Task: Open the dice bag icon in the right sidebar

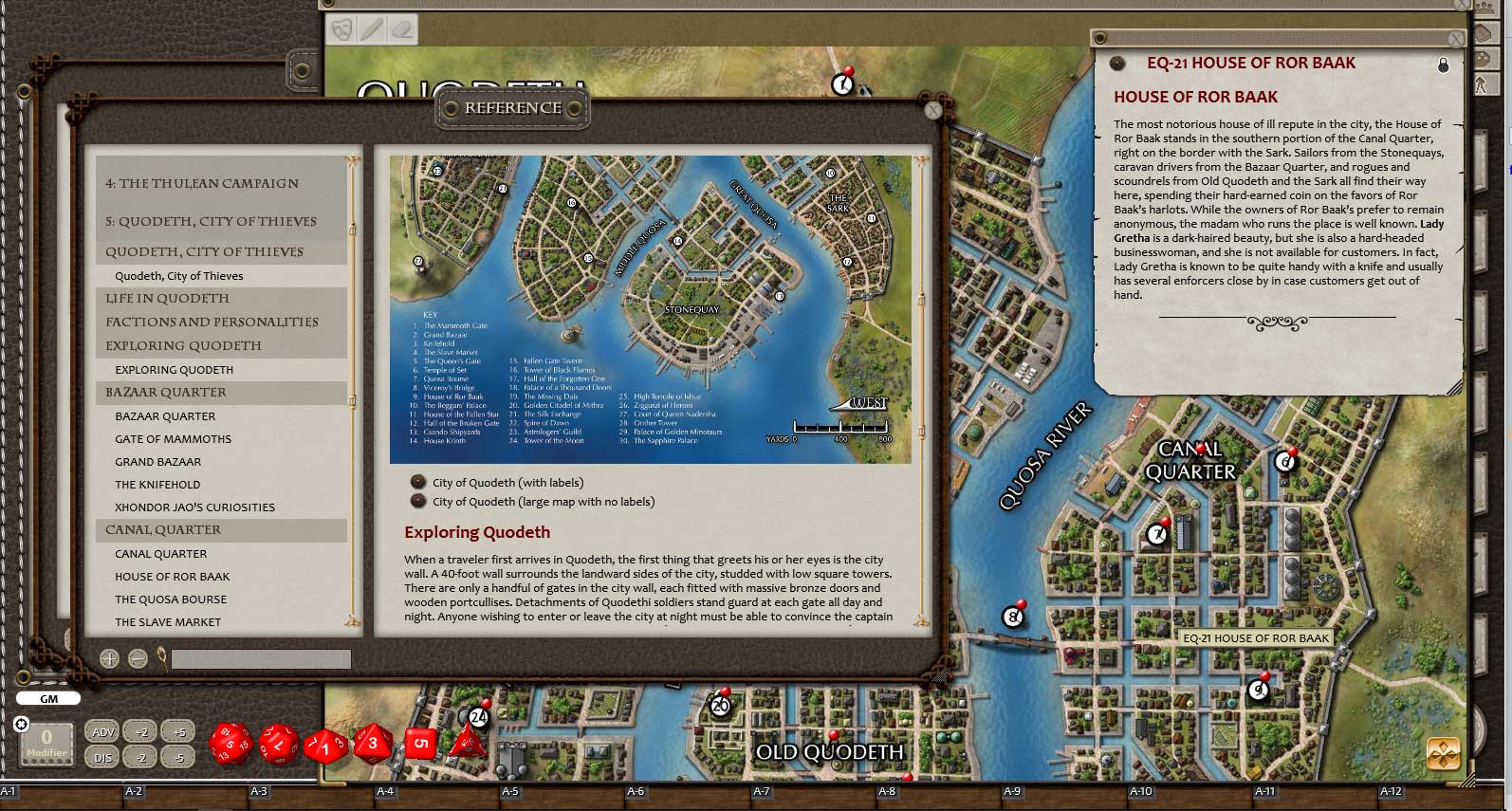Action: click(1485, 57)
